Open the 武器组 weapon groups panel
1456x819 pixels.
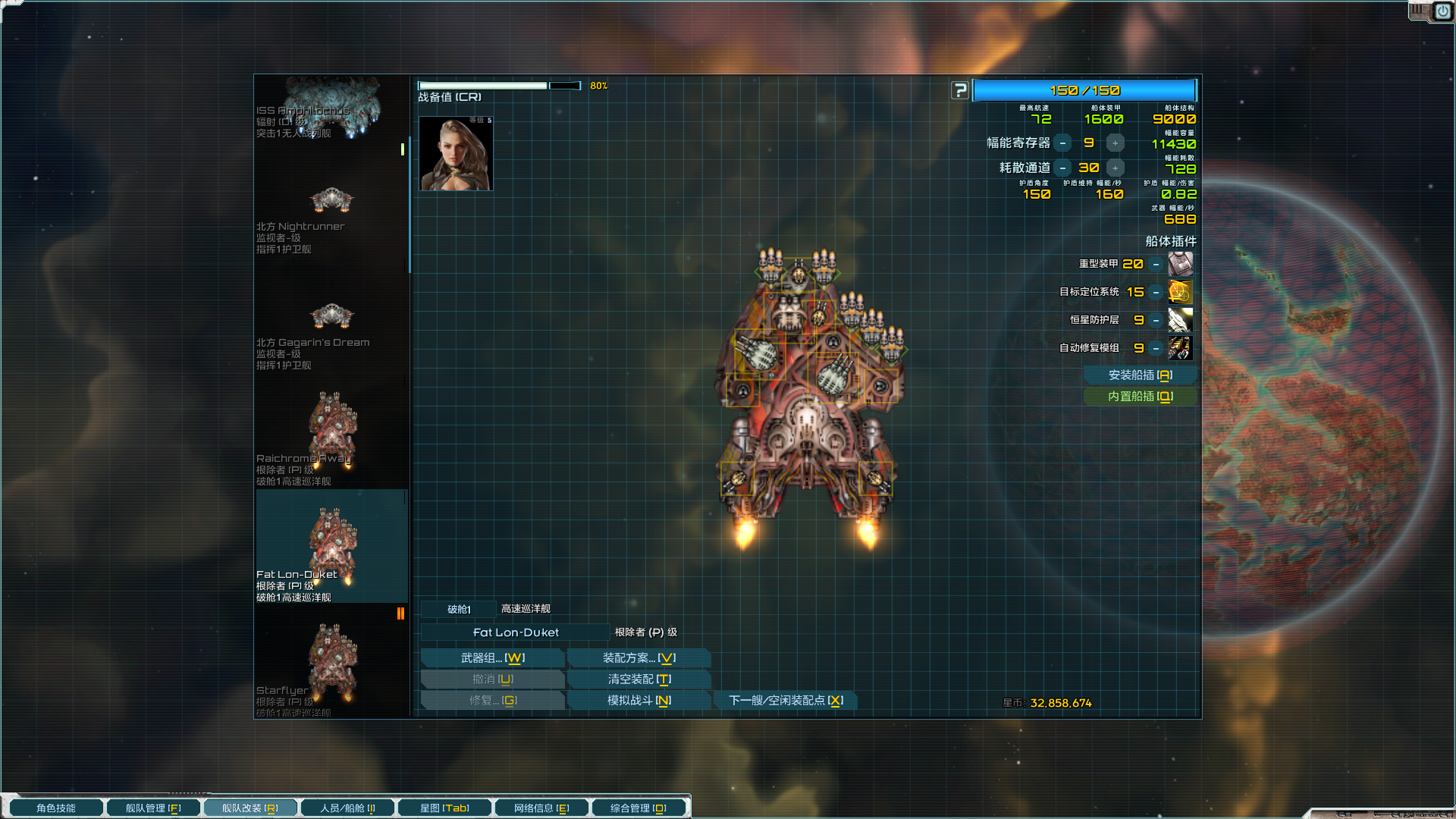(492, 658)
